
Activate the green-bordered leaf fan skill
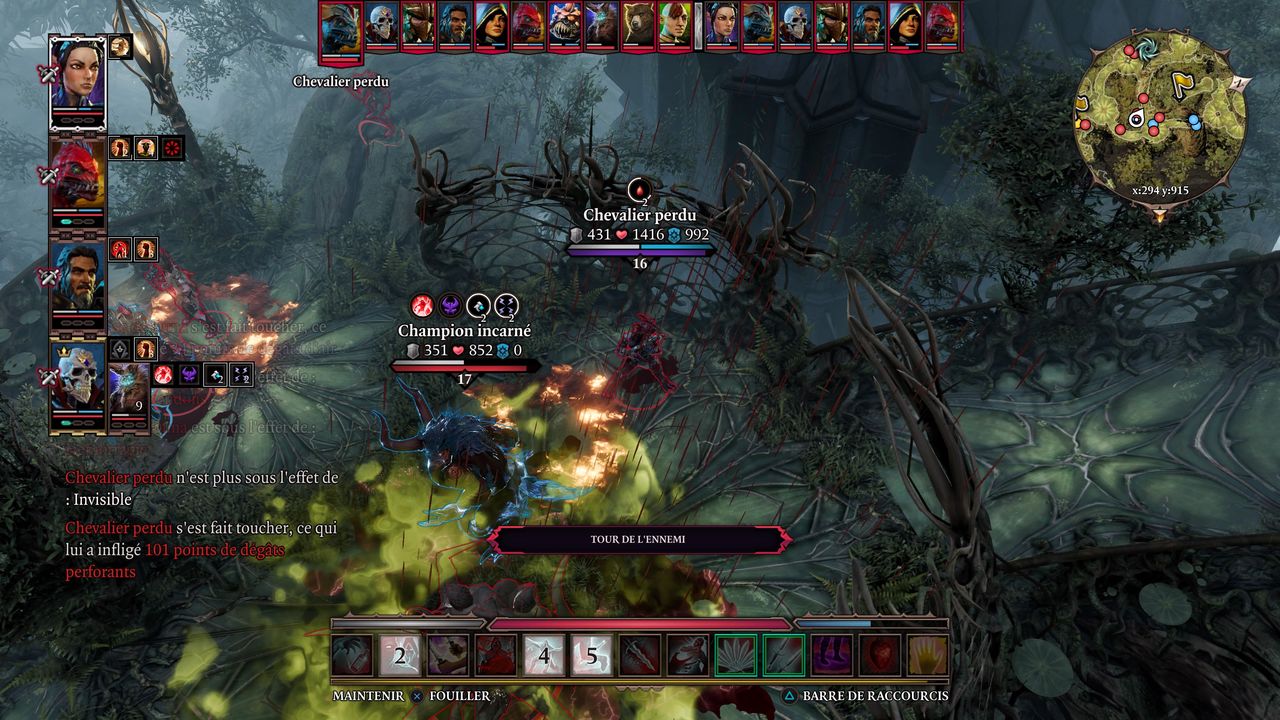736,656
